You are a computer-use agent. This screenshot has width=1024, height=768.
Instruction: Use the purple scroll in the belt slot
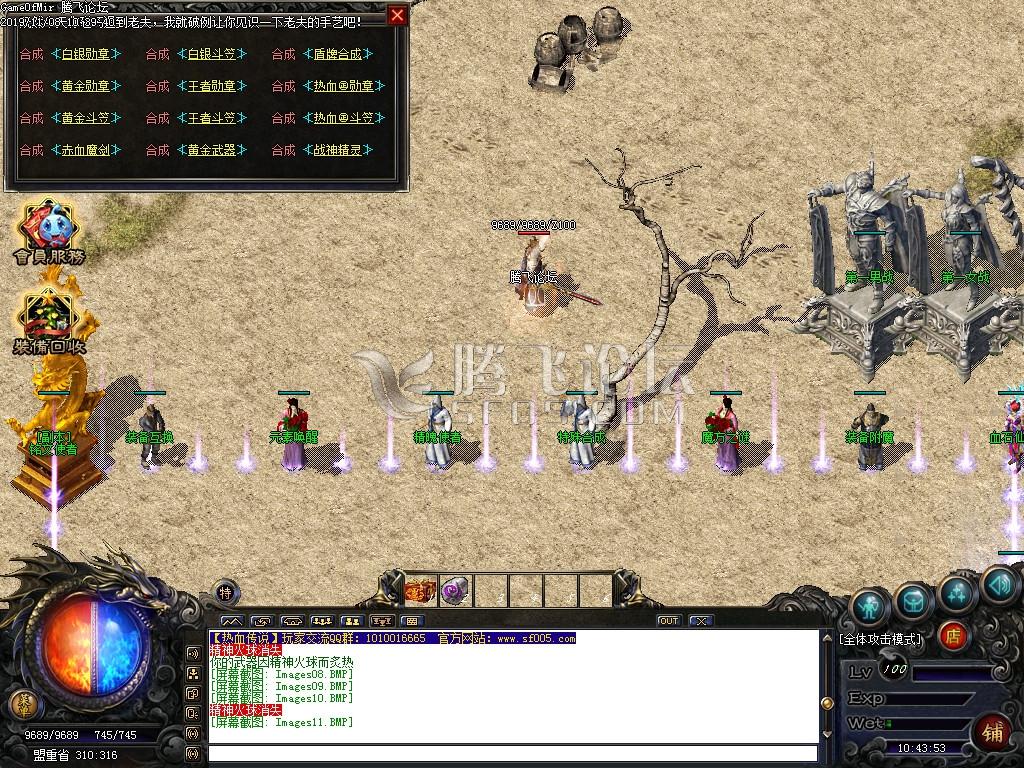click(455, 590)
